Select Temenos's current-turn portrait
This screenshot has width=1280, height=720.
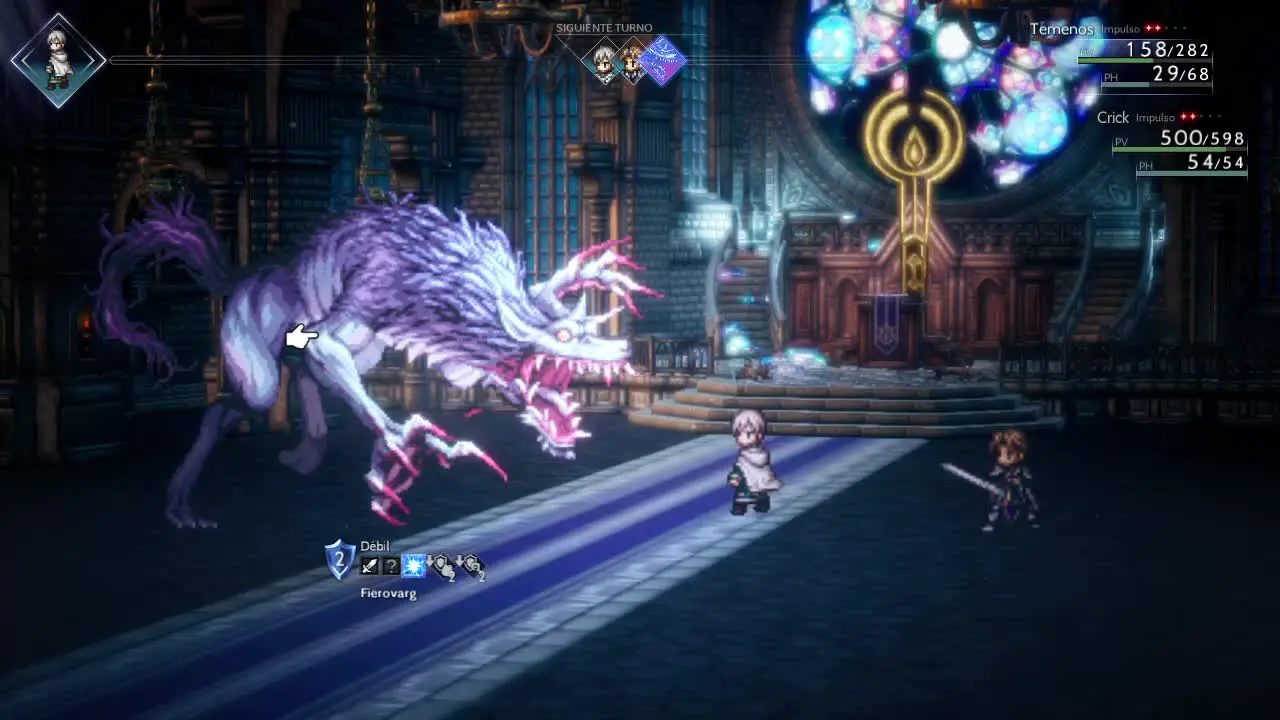tap(58, 60)
